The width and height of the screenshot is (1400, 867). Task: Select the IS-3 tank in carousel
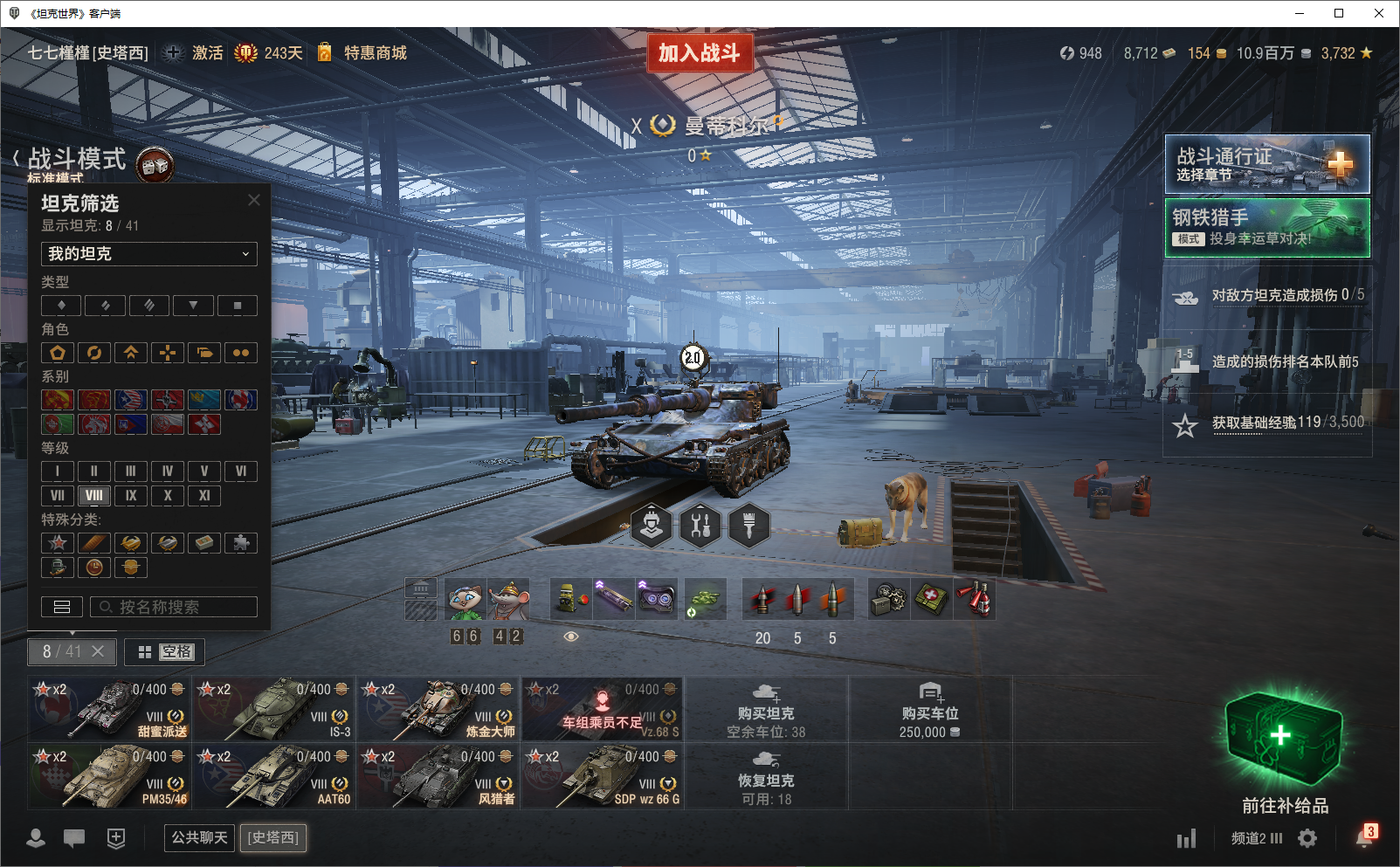tap(274, 708)
